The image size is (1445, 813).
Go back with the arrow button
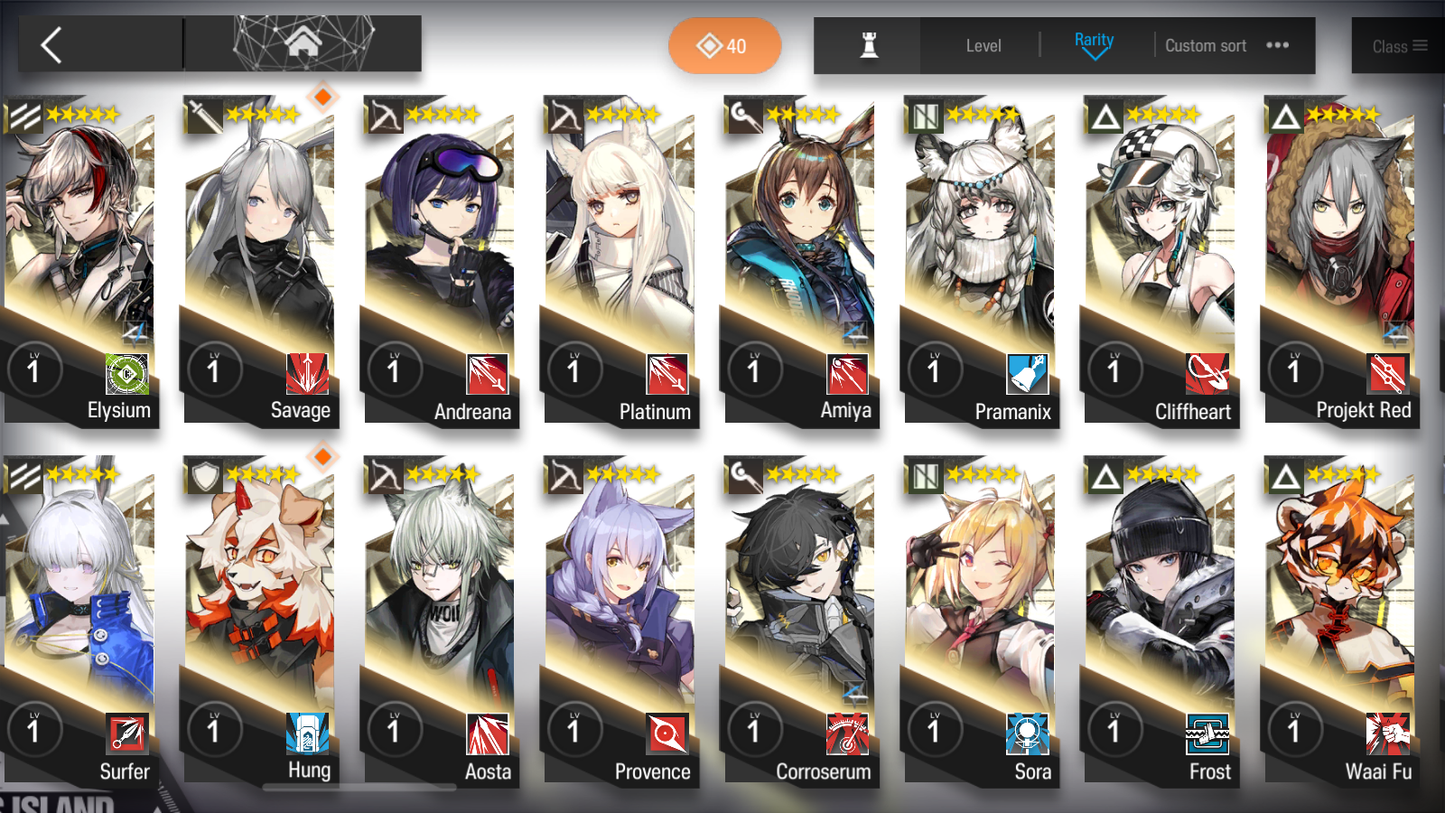point(52,45)
